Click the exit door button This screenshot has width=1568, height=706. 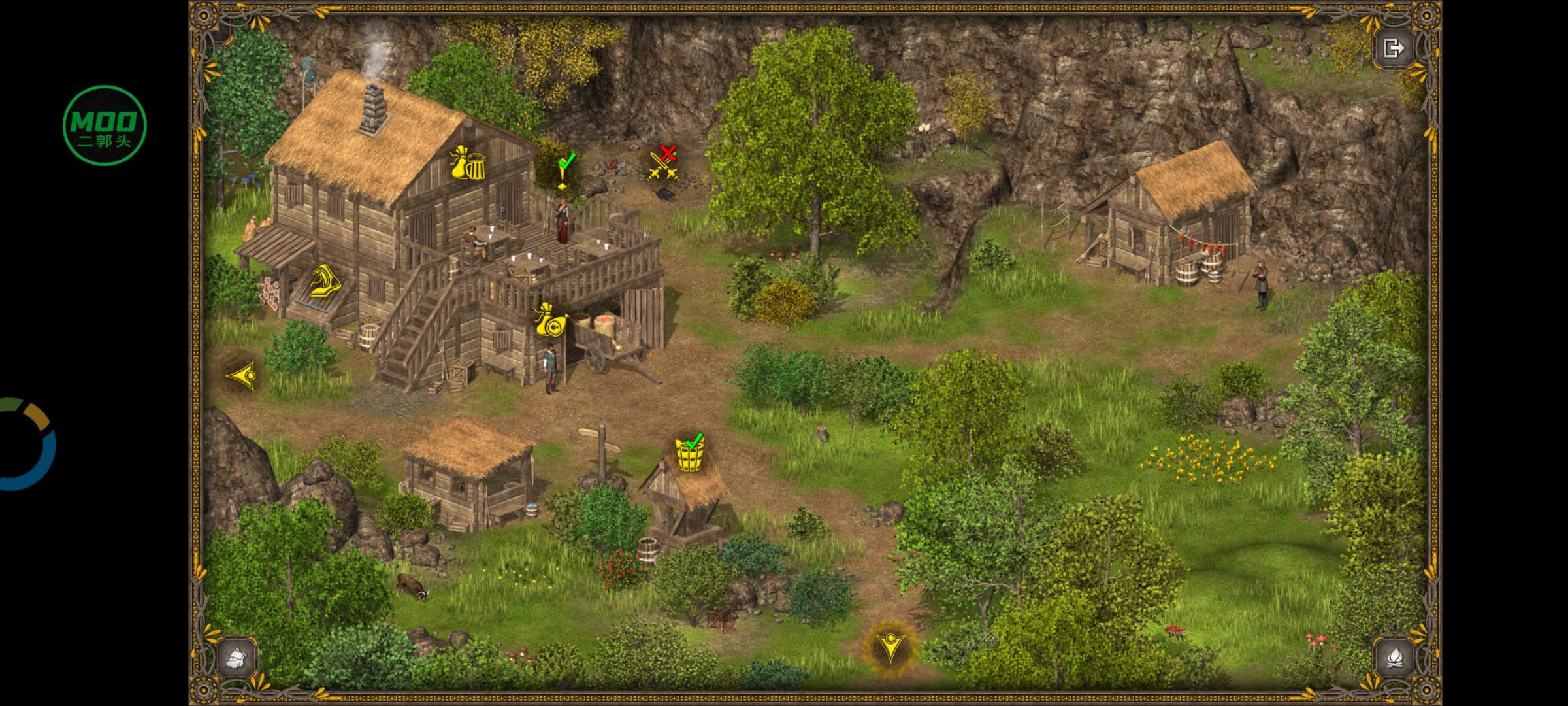click(1393, 48)
